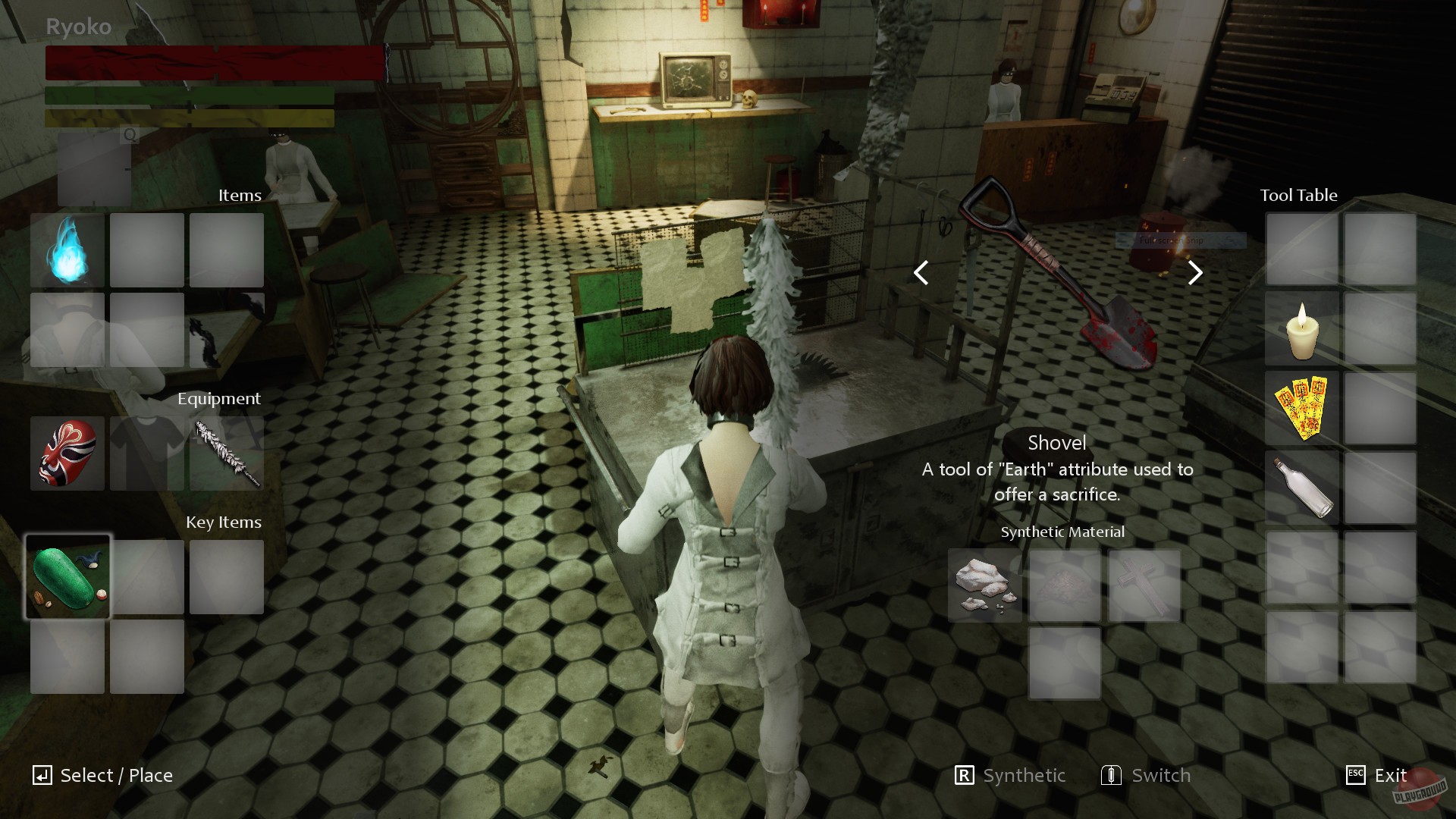Browse next tool with the right chevron
1456x819 pixels.
(x=1194, y=272)
